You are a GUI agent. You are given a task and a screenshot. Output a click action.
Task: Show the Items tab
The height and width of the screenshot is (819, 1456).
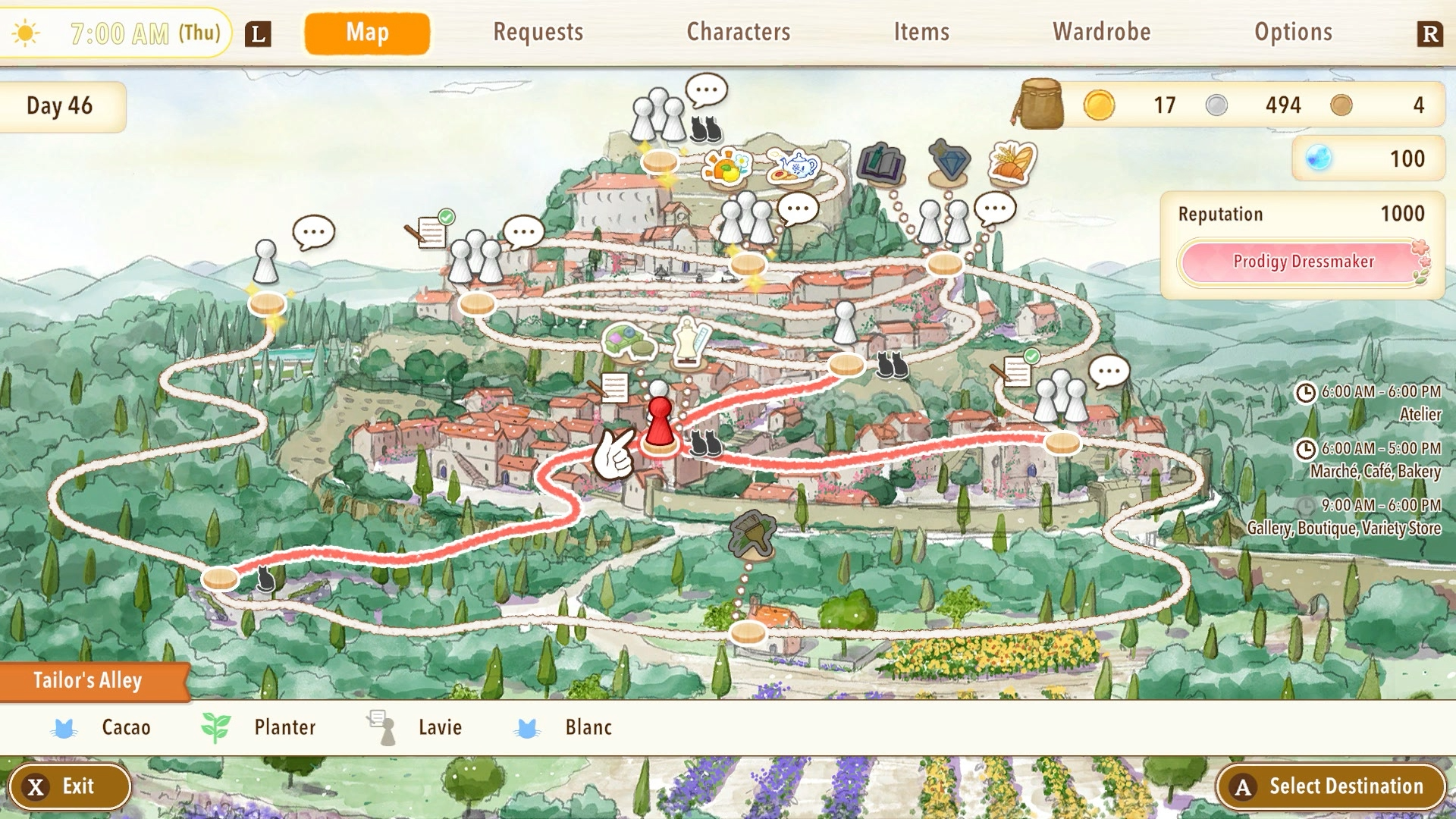tap(921, 32)
